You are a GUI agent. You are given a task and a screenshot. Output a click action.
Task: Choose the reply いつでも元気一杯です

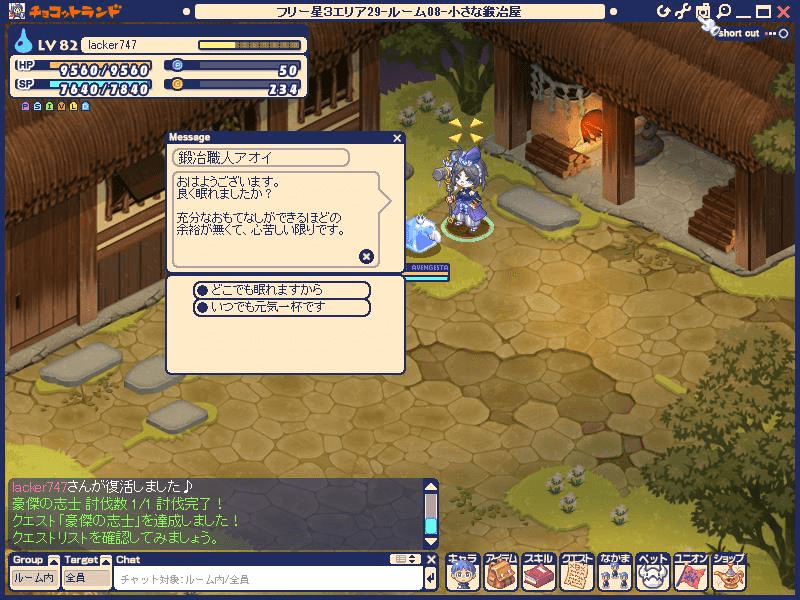(x=281, y=307)
